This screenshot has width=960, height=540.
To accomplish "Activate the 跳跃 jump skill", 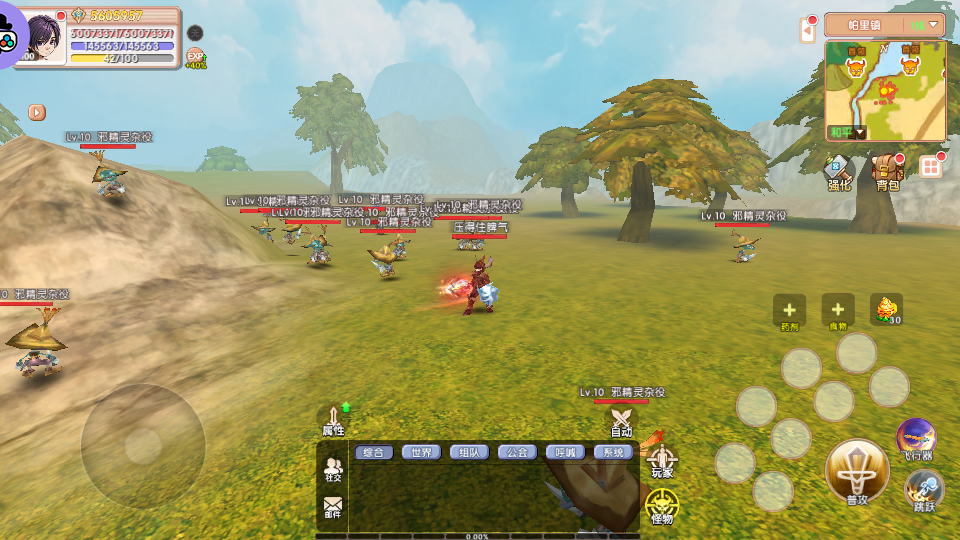I will click(924, 491).
